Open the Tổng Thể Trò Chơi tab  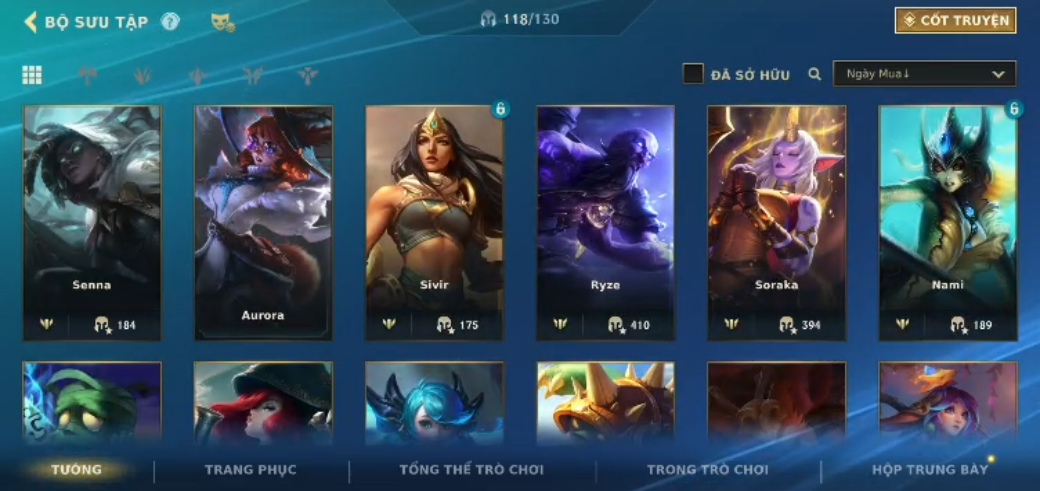[471, 469]
